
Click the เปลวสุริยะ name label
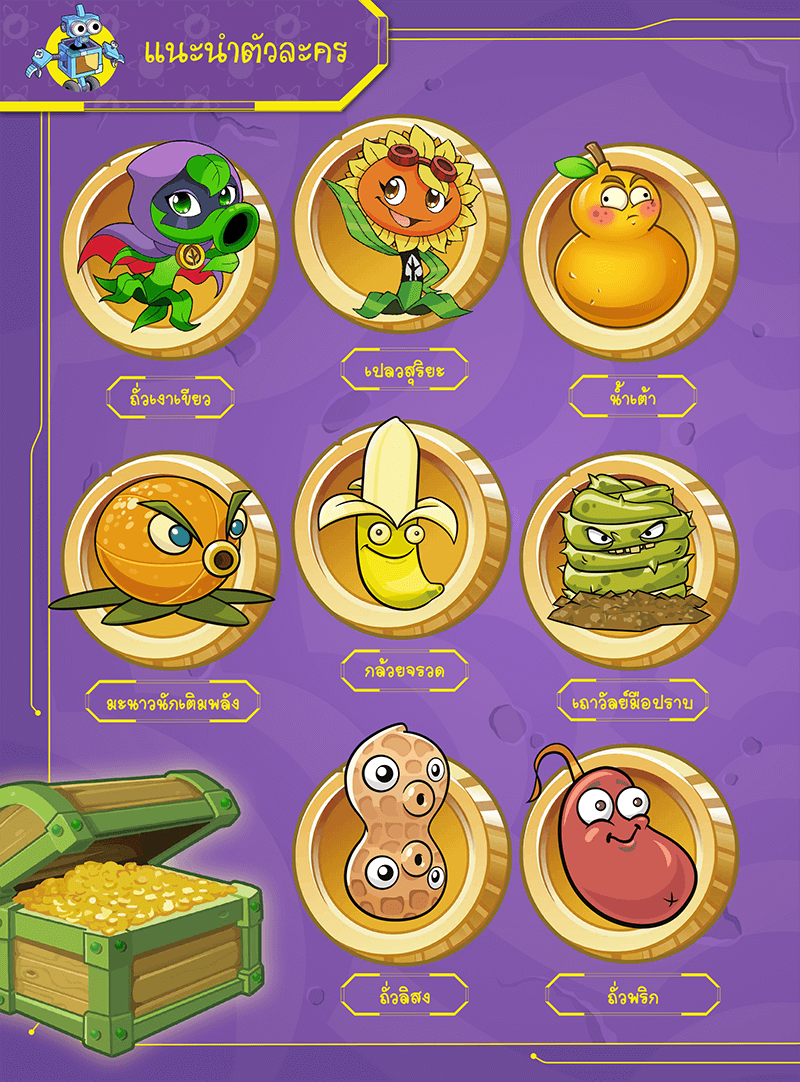[404, 370]
